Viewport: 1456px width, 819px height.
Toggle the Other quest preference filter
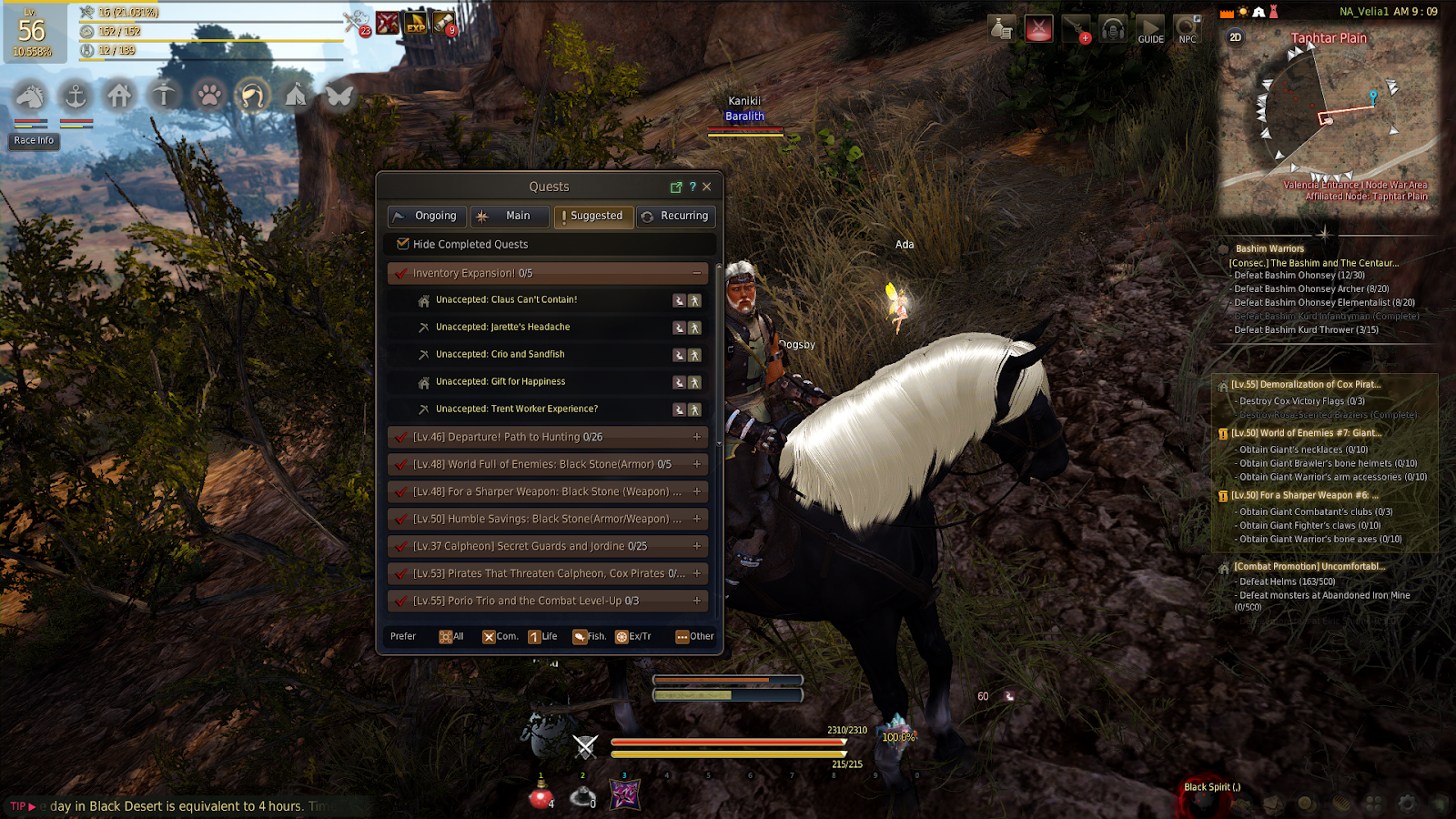tap(694, 637)
